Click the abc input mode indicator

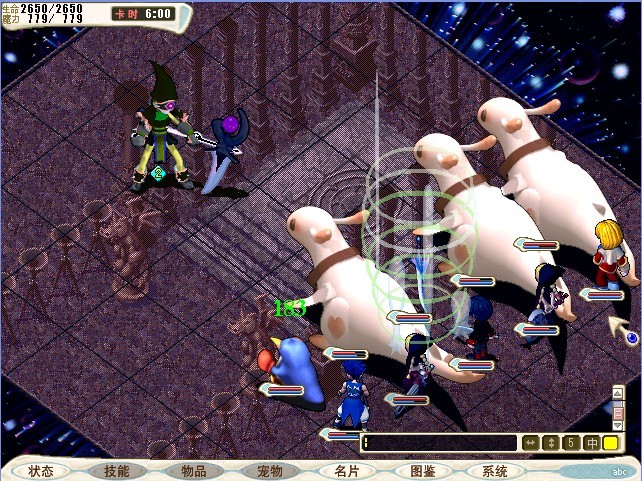pos(618,471)
